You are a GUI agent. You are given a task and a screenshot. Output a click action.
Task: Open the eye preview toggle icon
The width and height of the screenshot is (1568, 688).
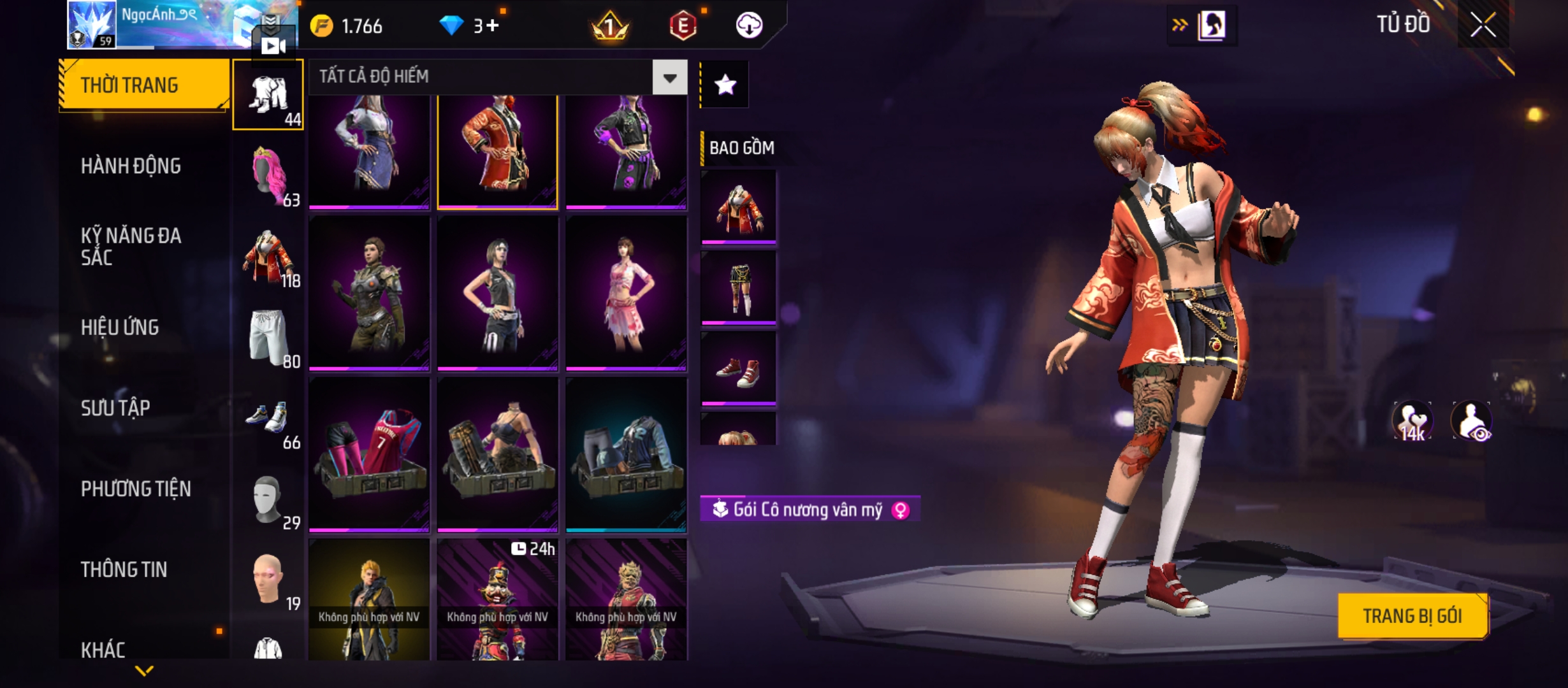click(1472, 422)
